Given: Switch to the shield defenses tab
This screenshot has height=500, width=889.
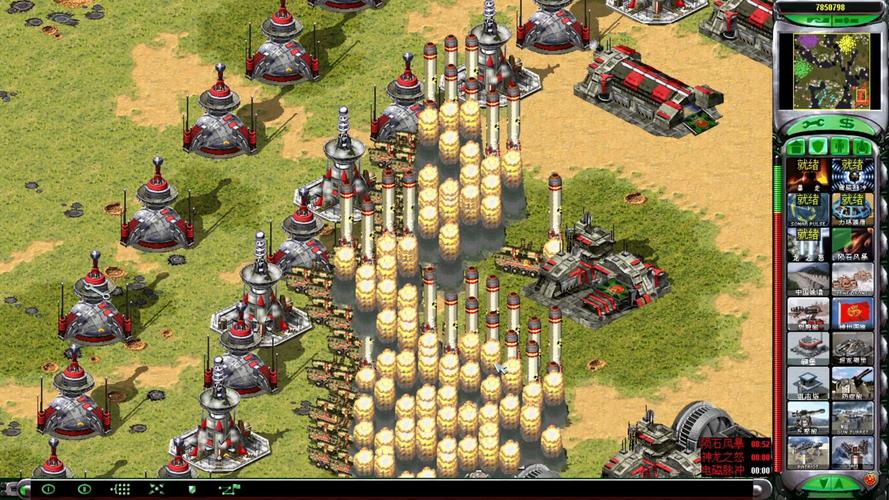Looking at the screenshot, I should tap(817, 146).
